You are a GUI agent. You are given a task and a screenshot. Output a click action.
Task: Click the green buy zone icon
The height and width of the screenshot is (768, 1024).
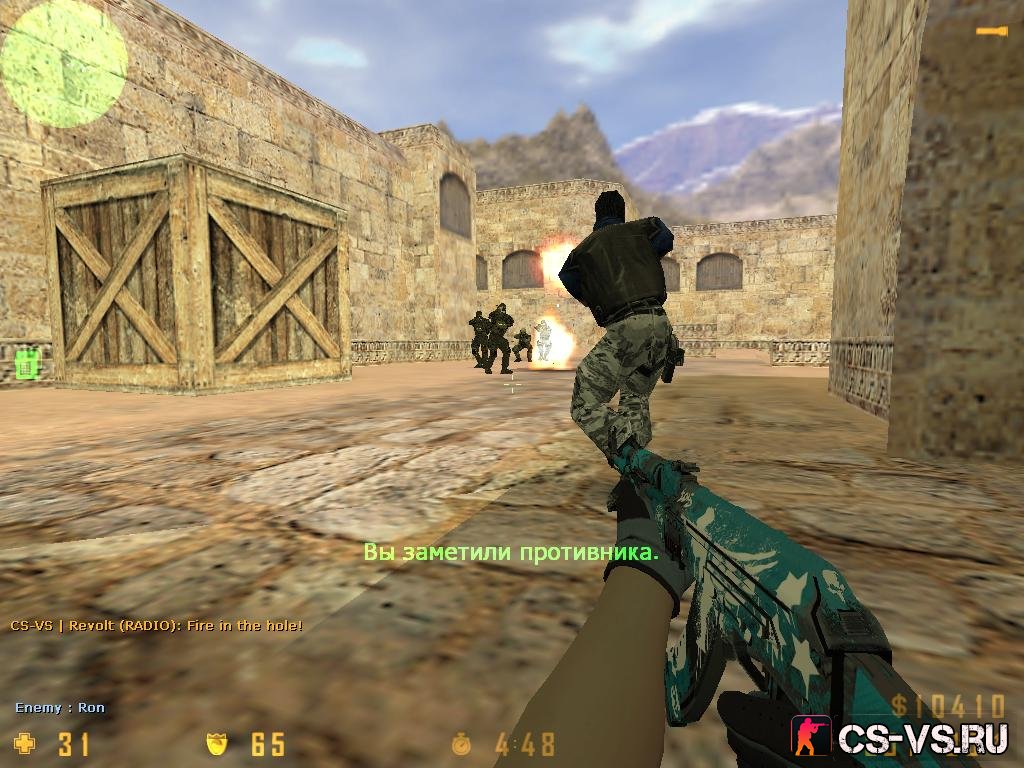tap(27, 366)
